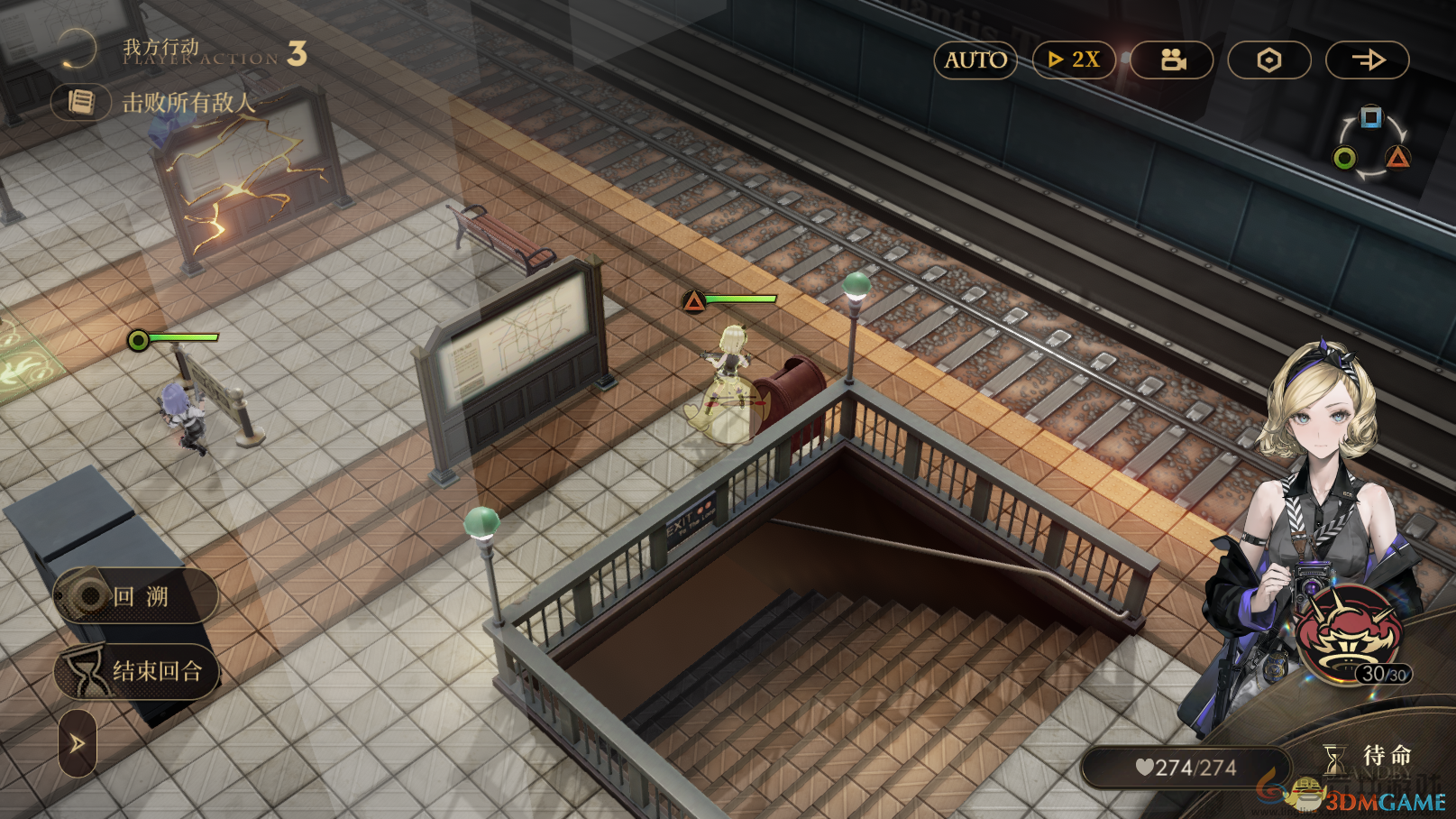Change the camera view mode
Viewport: 1456px width, 819px height.
pyautogui.click(x=1172, y=60)
